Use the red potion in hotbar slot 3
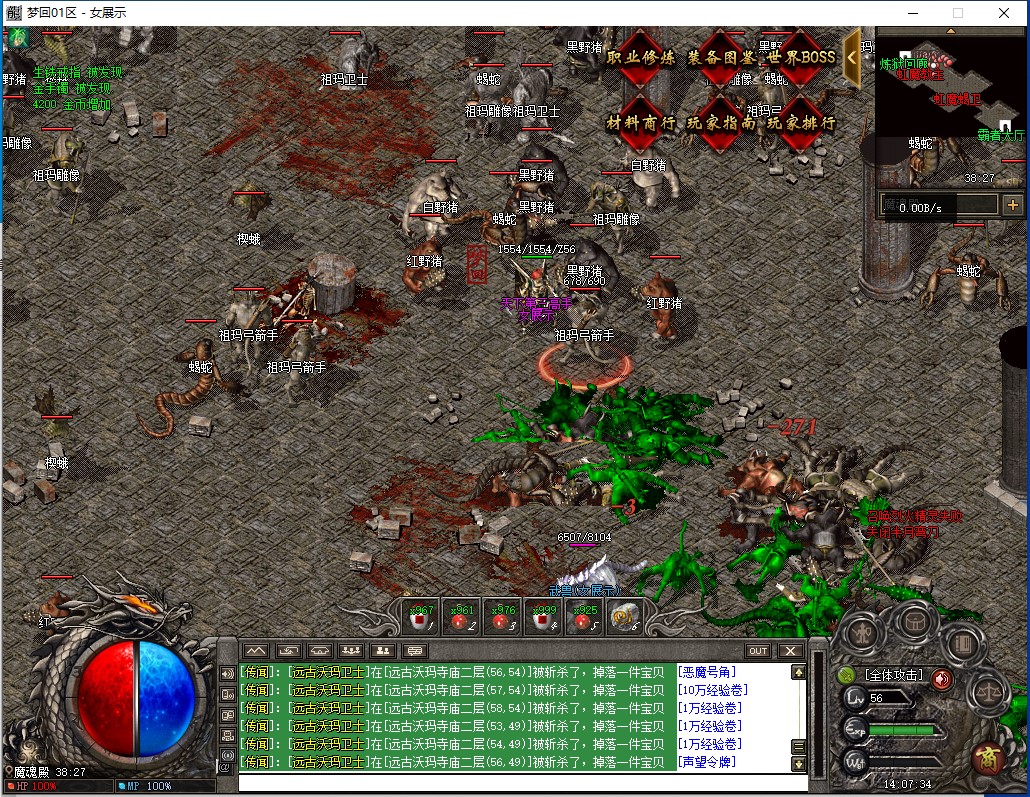Screen dimensions: 1030x797 tap(501, 617)
